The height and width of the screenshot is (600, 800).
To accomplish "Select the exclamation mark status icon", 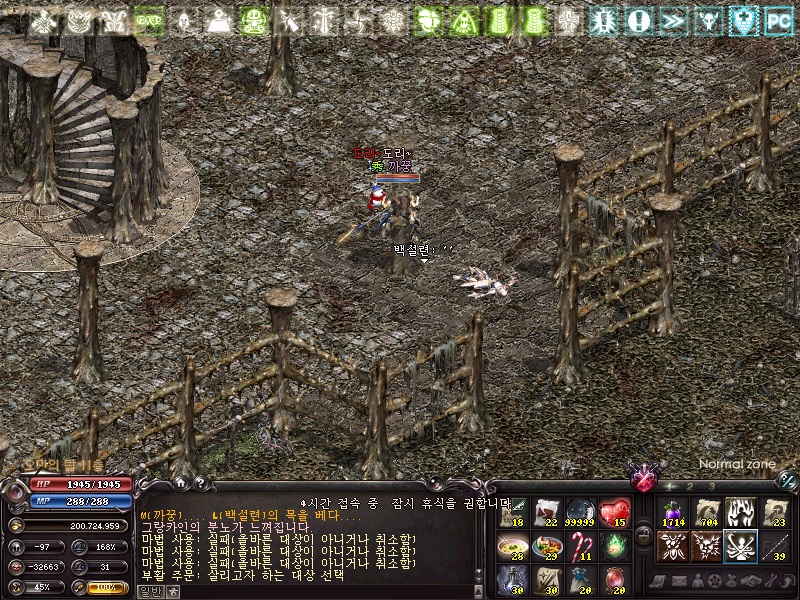I will (x=640, y=20).
